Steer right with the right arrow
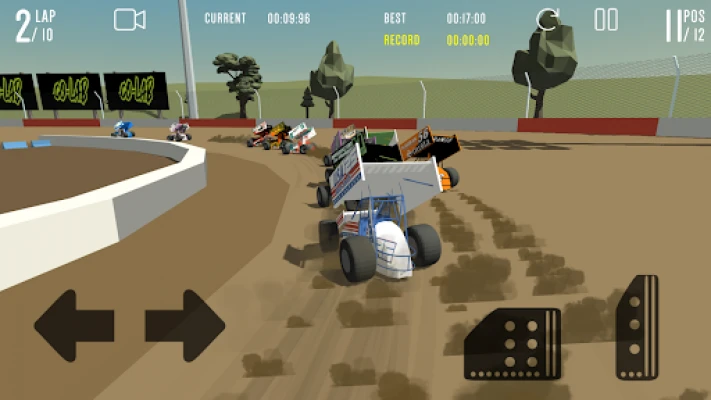This screenshot has width=711, height=400. point(185,325)
